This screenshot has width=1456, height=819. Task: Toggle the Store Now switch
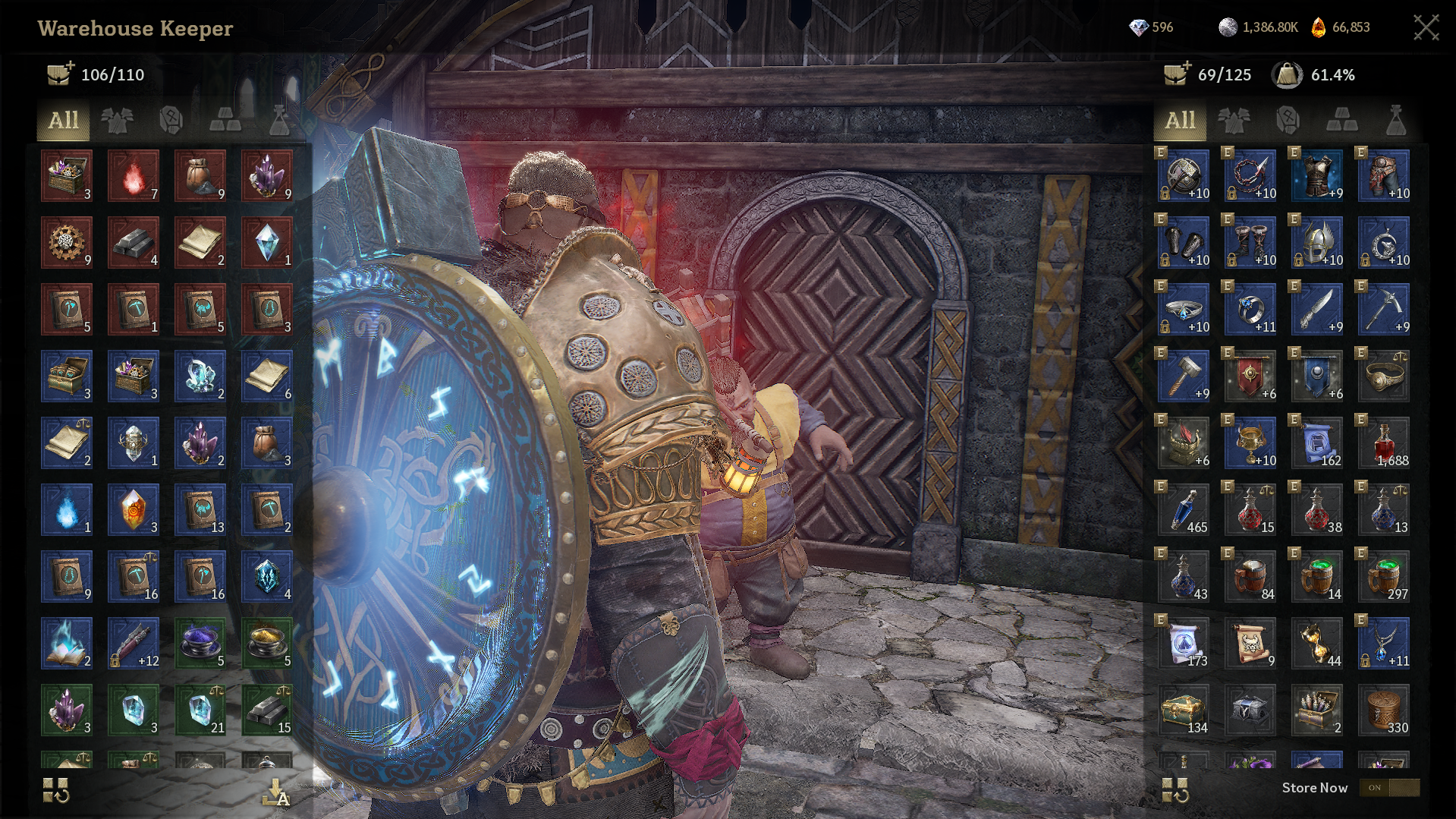1388,788
